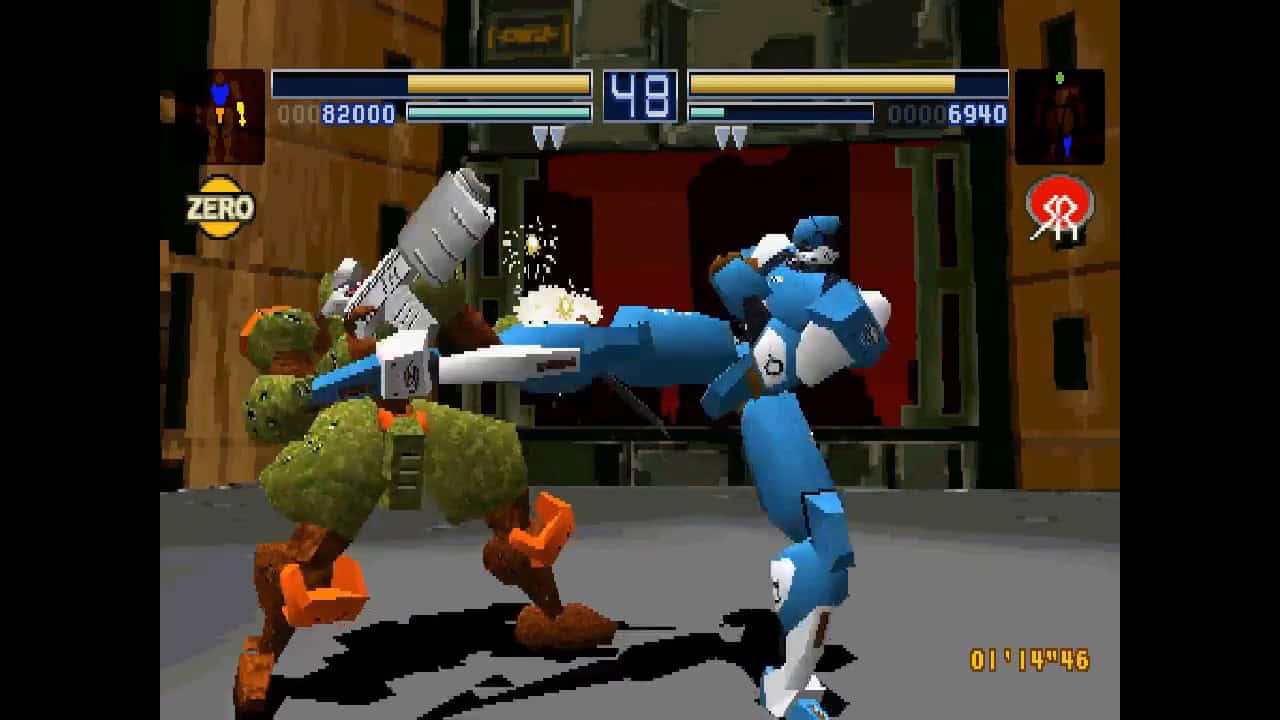Image resolution: width=1280 pixels, height=720 pixels.
Task: Select the yellow ZERO emblem
Action: (220, 208)
